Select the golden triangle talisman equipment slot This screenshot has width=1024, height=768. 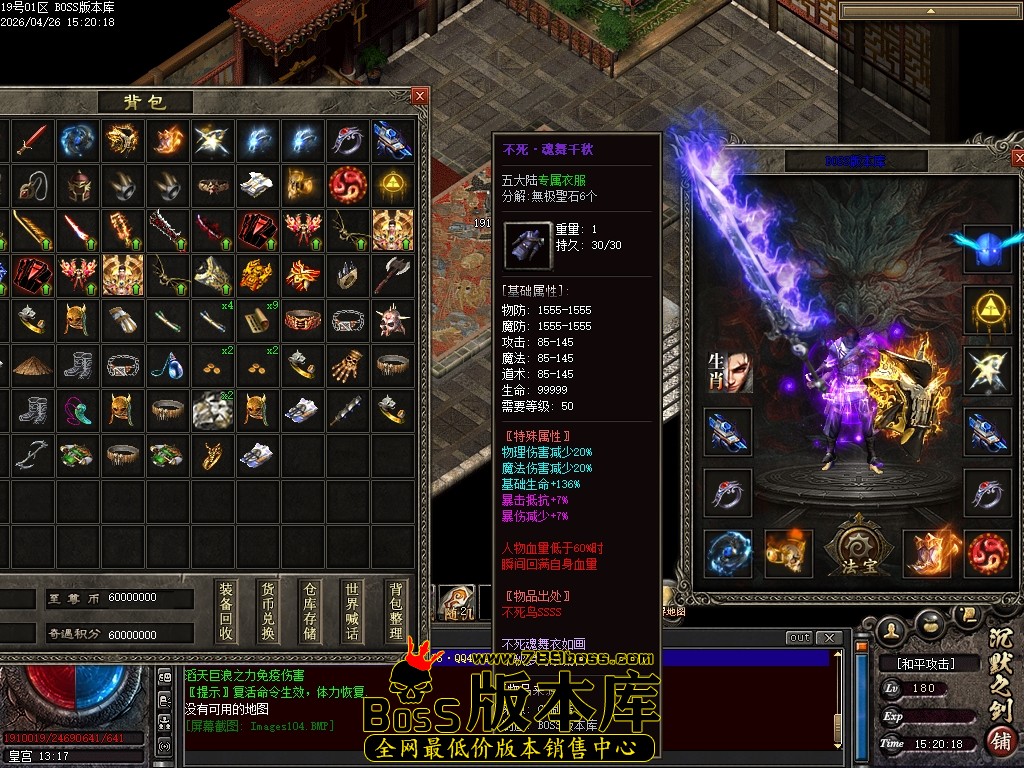coord(988,309)
